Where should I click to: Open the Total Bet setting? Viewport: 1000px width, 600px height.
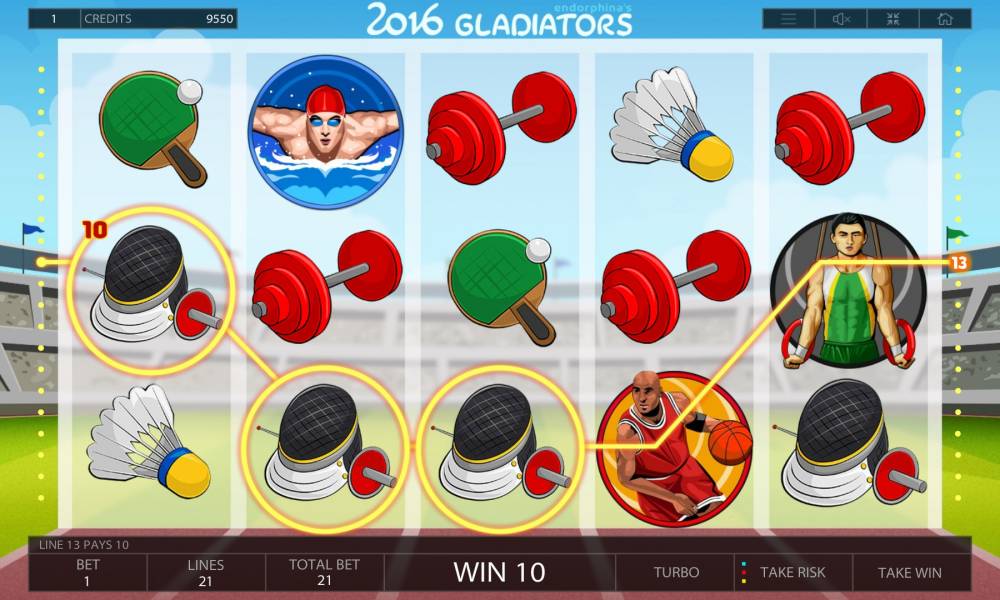point(324,572)
